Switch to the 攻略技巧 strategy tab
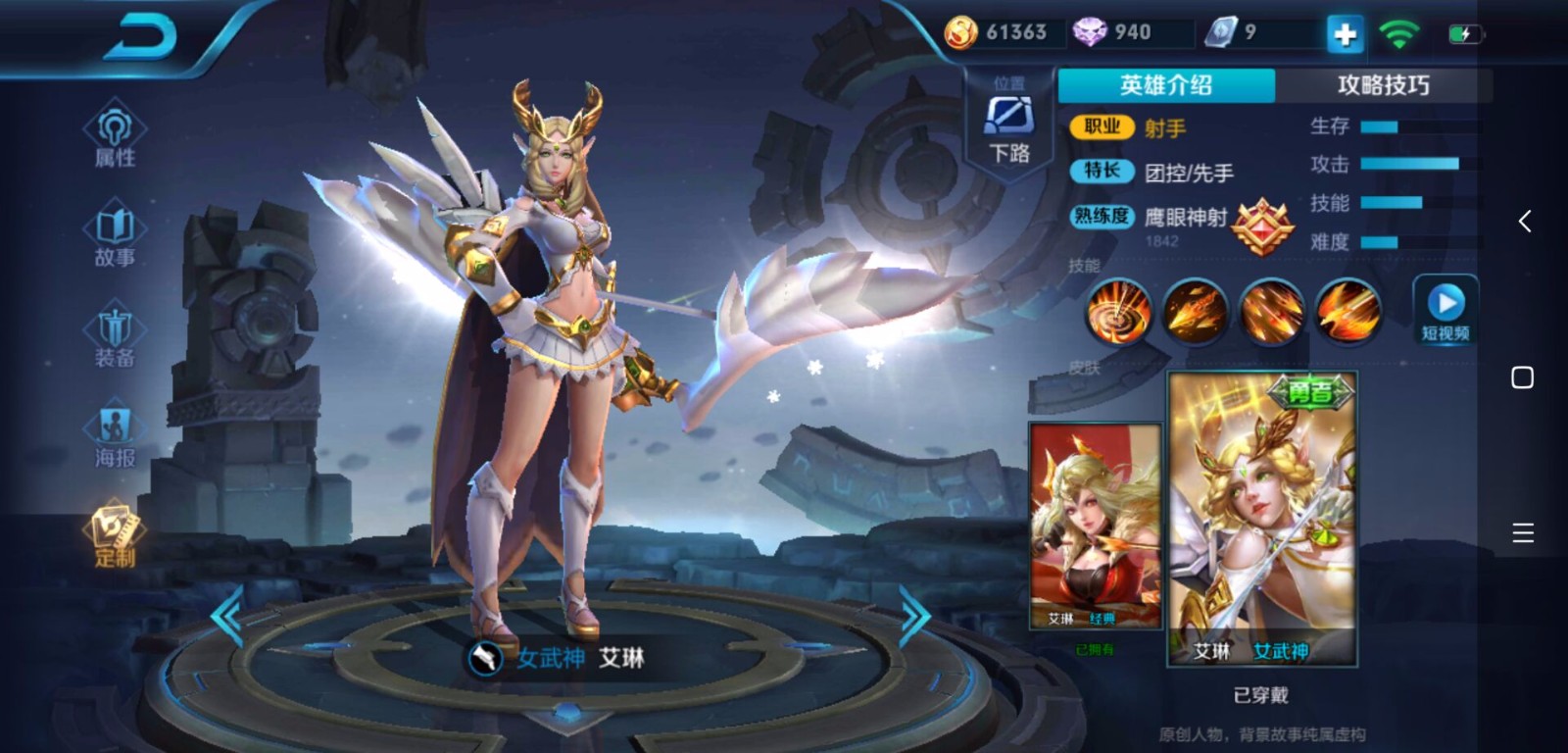Screen dimensions: 1568x753 [1385, 86]
